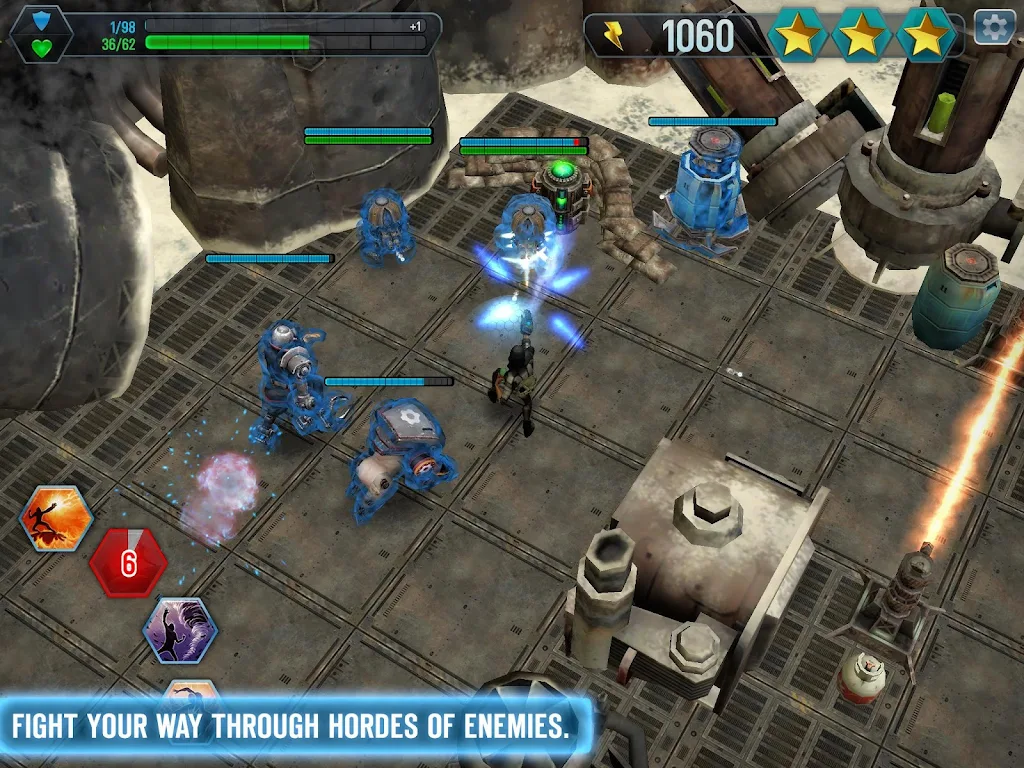Tap the red hexagon ability on cooldown
This screenshot has width=1024, height=768.
(128, 562)
